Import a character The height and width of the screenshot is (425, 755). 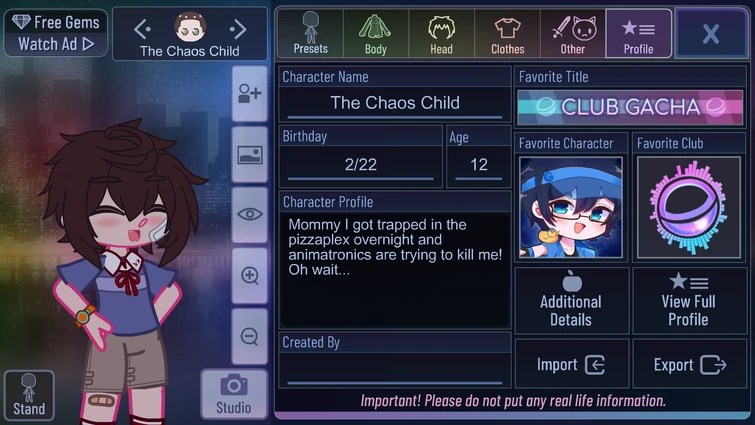click(x=571, y=364)
